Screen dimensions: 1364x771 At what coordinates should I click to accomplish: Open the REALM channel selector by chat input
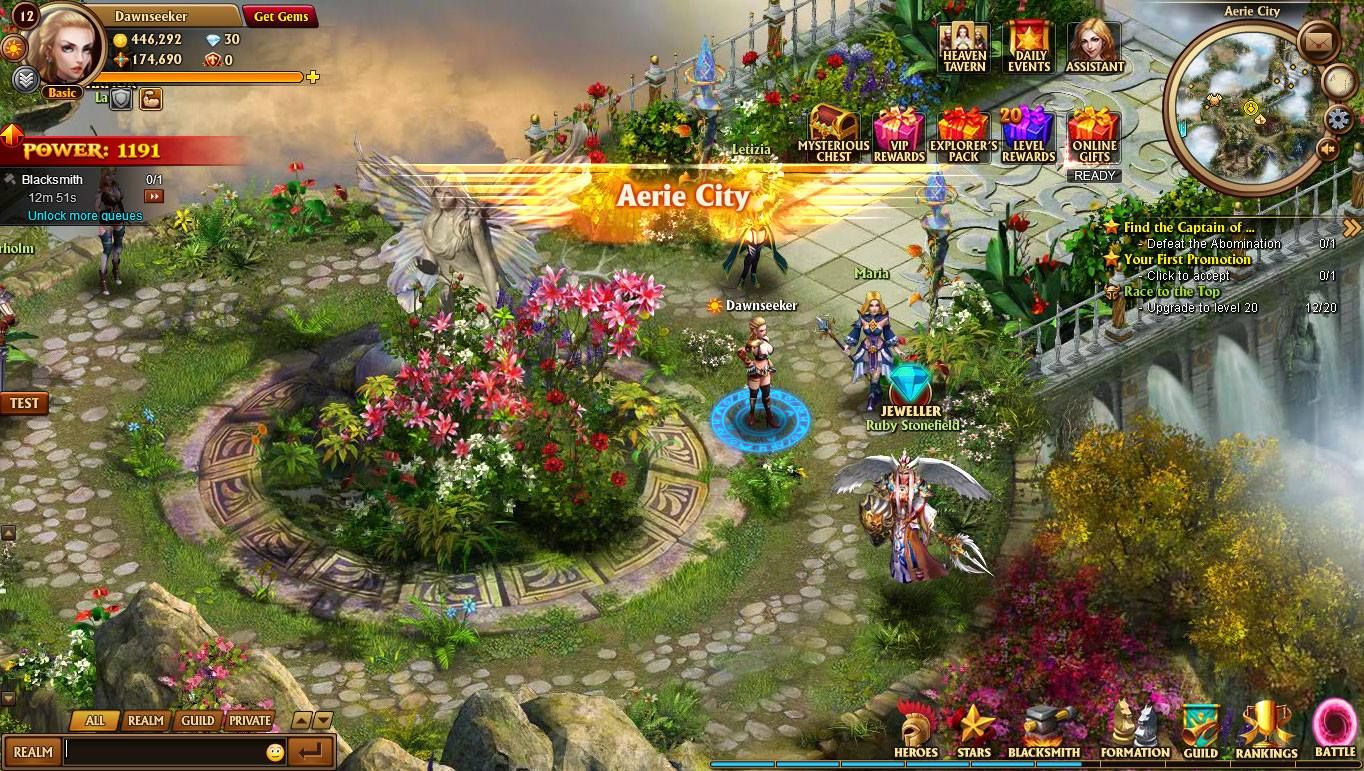pos(33,751)
